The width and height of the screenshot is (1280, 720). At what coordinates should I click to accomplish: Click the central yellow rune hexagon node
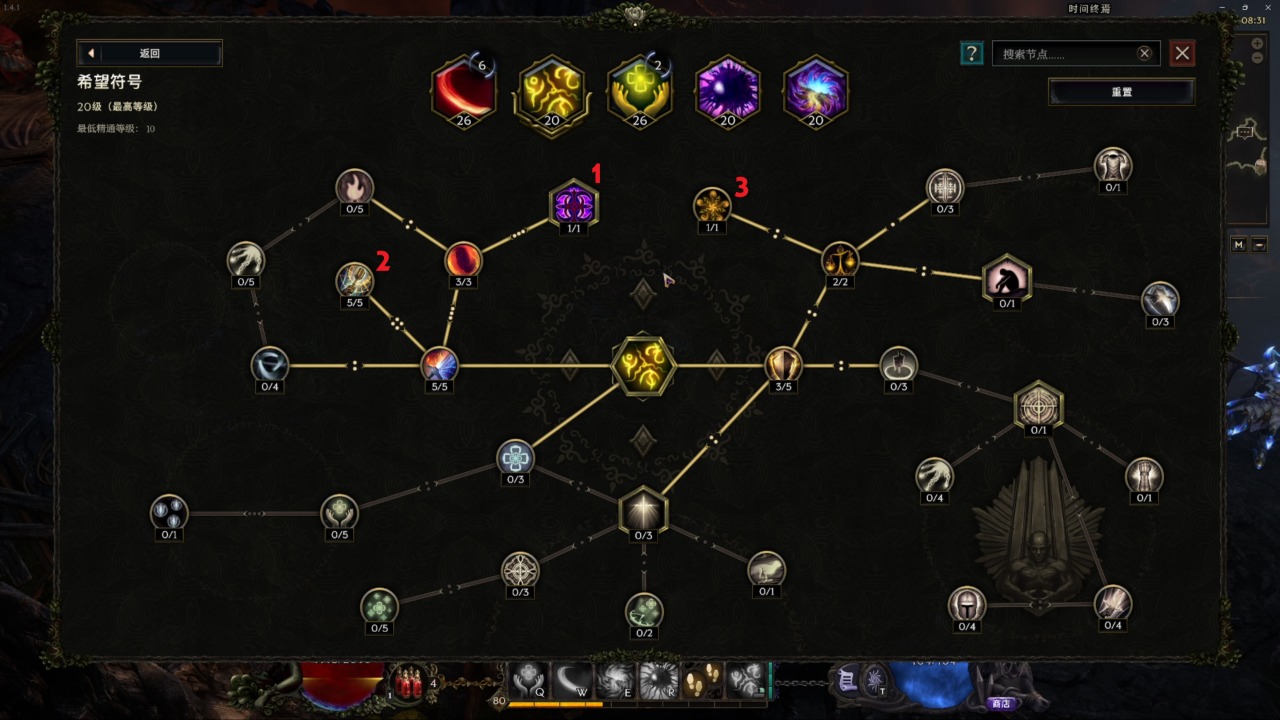[643, 365]
